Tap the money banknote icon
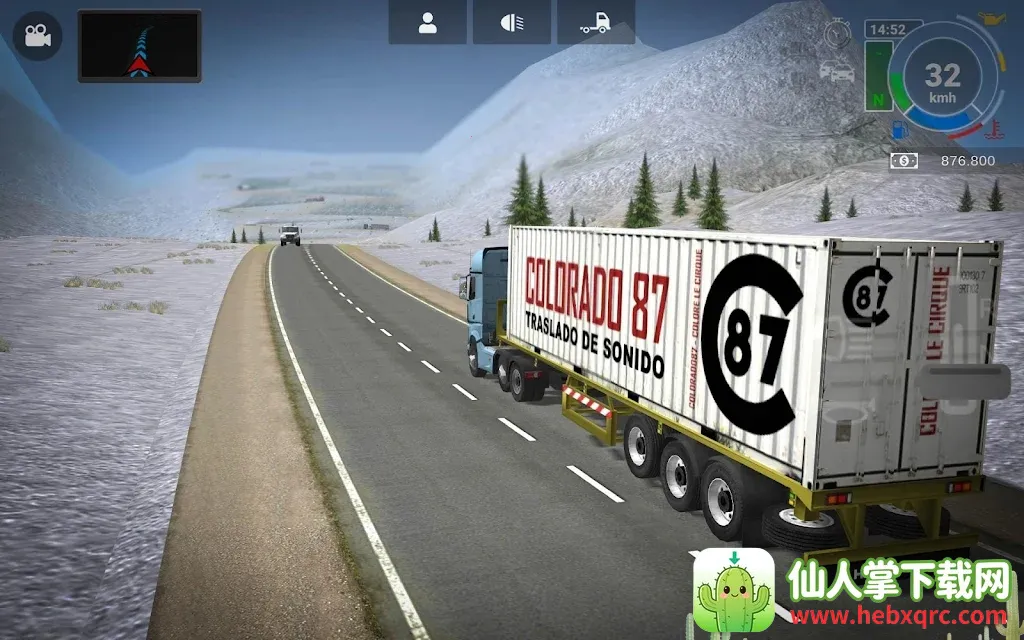The width and height of the screenshot is (1024, 640). click(x=903, y=160)
